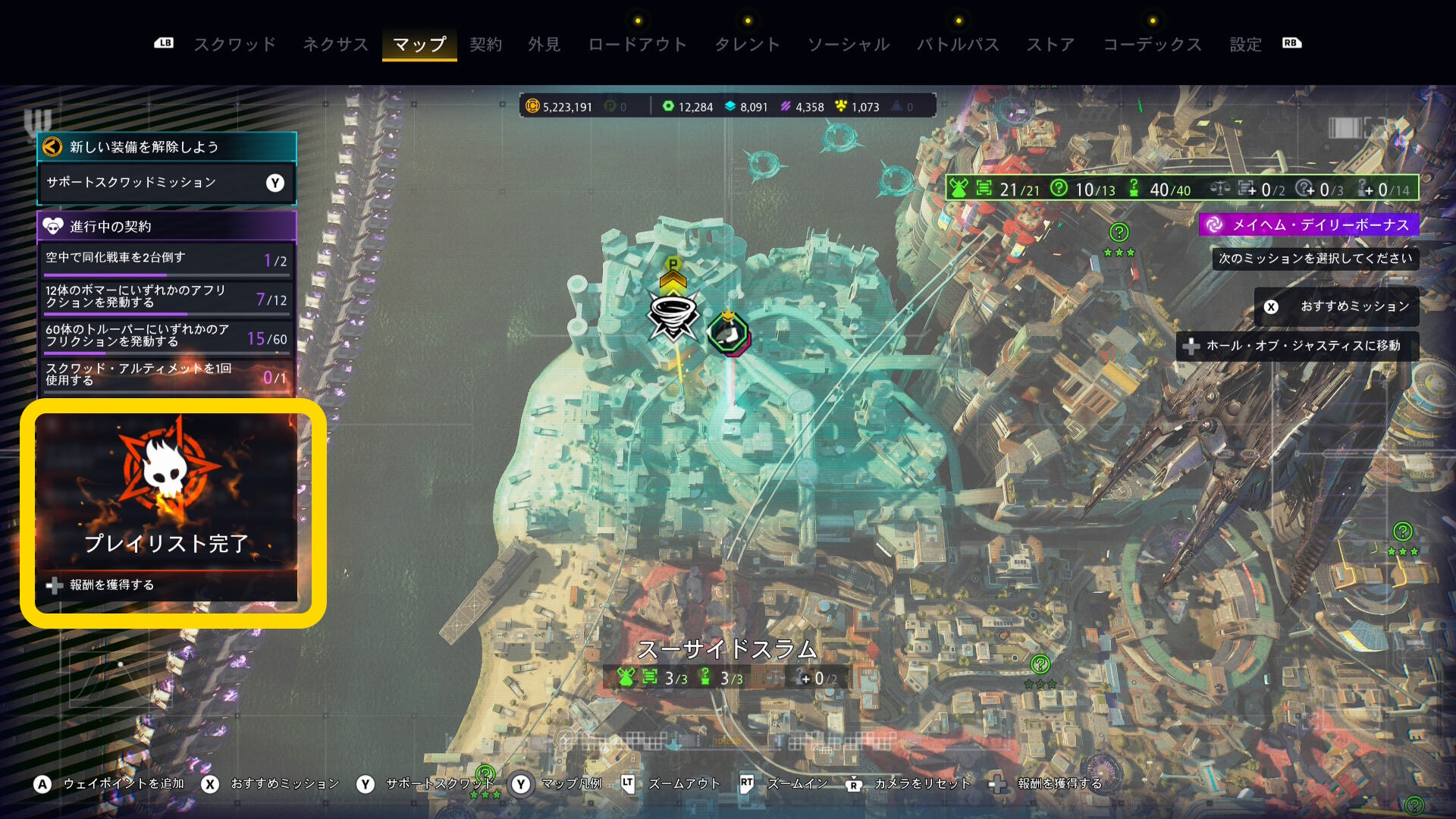
Task: Open the メイヘム・デイリーボーナス banner
Action: pyautogui.click(x=1310, y=224)
